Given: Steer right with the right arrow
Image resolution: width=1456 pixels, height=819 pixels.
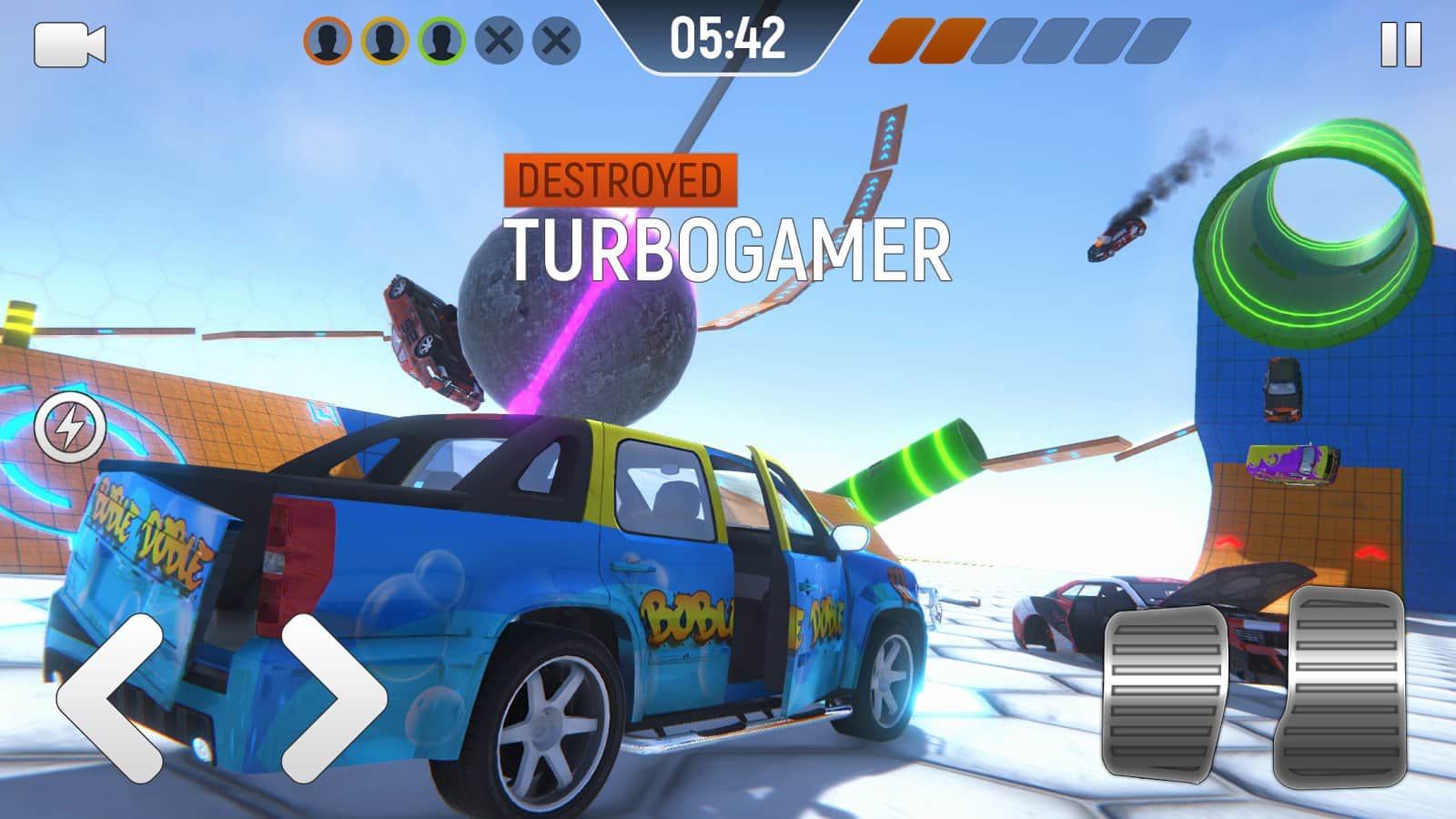Looking at the screenshot, I should tap(333, 698).
